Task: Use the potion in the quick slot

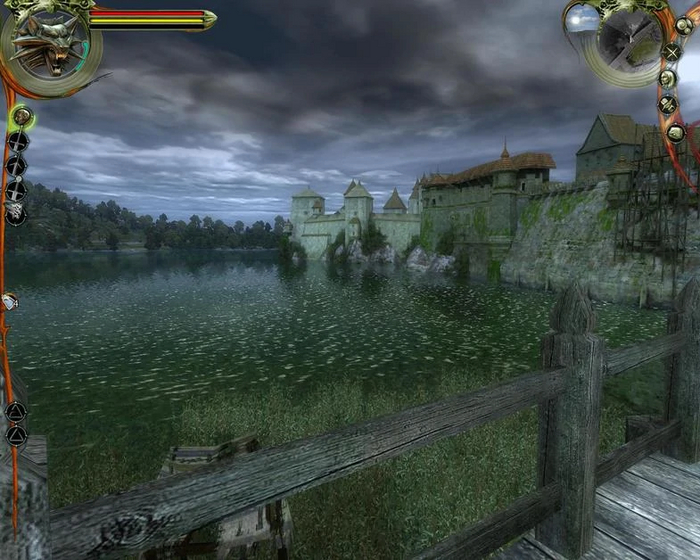Action: click(x=9, y=300)
